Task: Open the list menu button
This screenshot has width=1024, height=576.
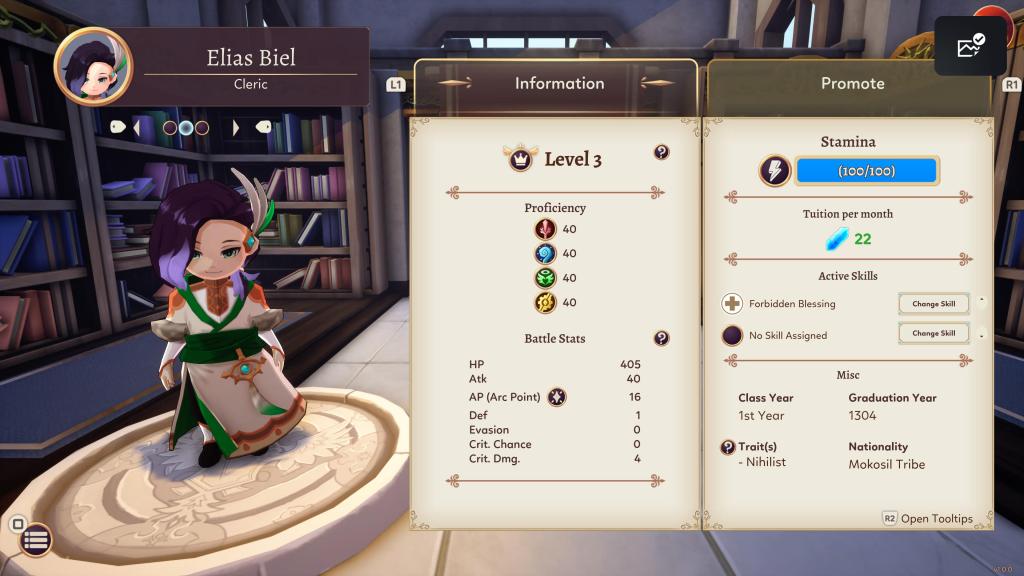Action: point(36,540)
